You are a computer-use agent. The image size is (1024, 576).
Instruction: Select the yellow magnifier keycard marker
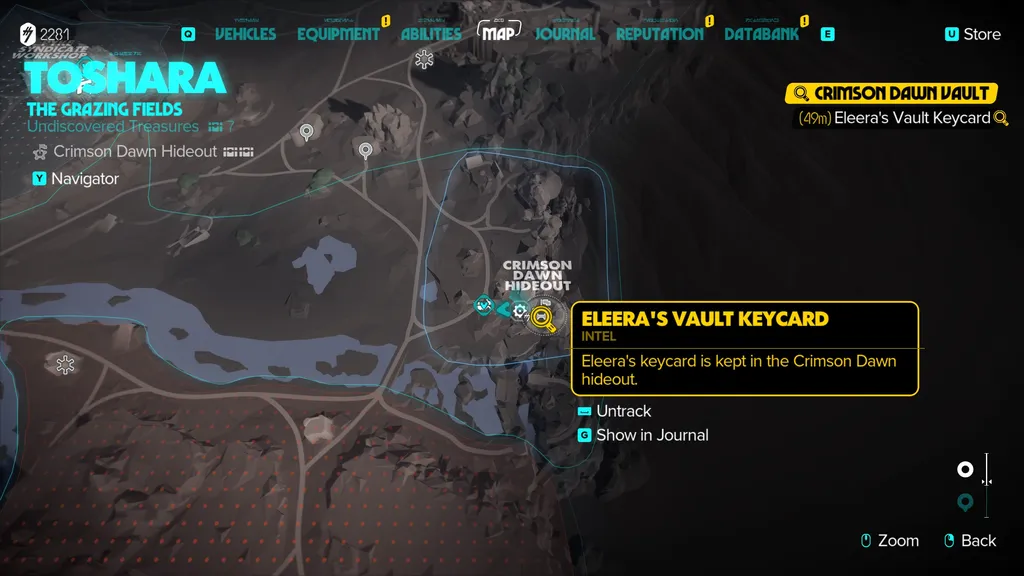[x=542, y=319]
